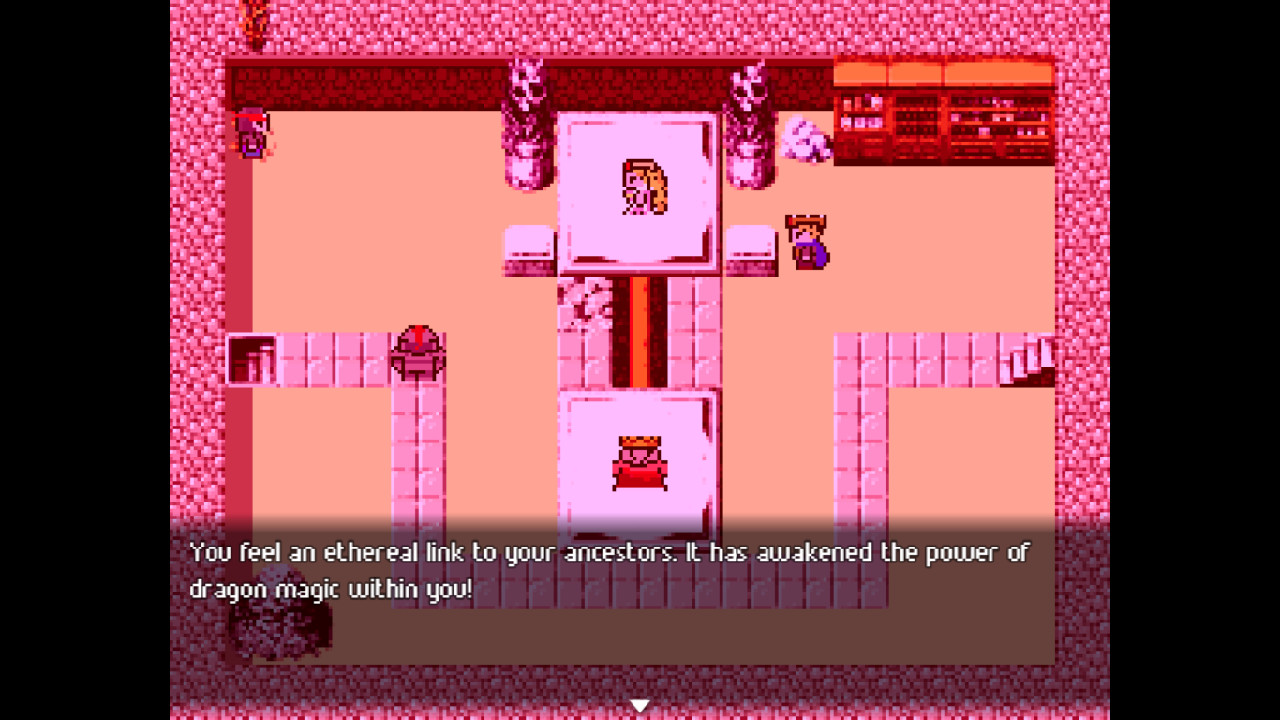Click the red carpet between the beds

point(640,330)
